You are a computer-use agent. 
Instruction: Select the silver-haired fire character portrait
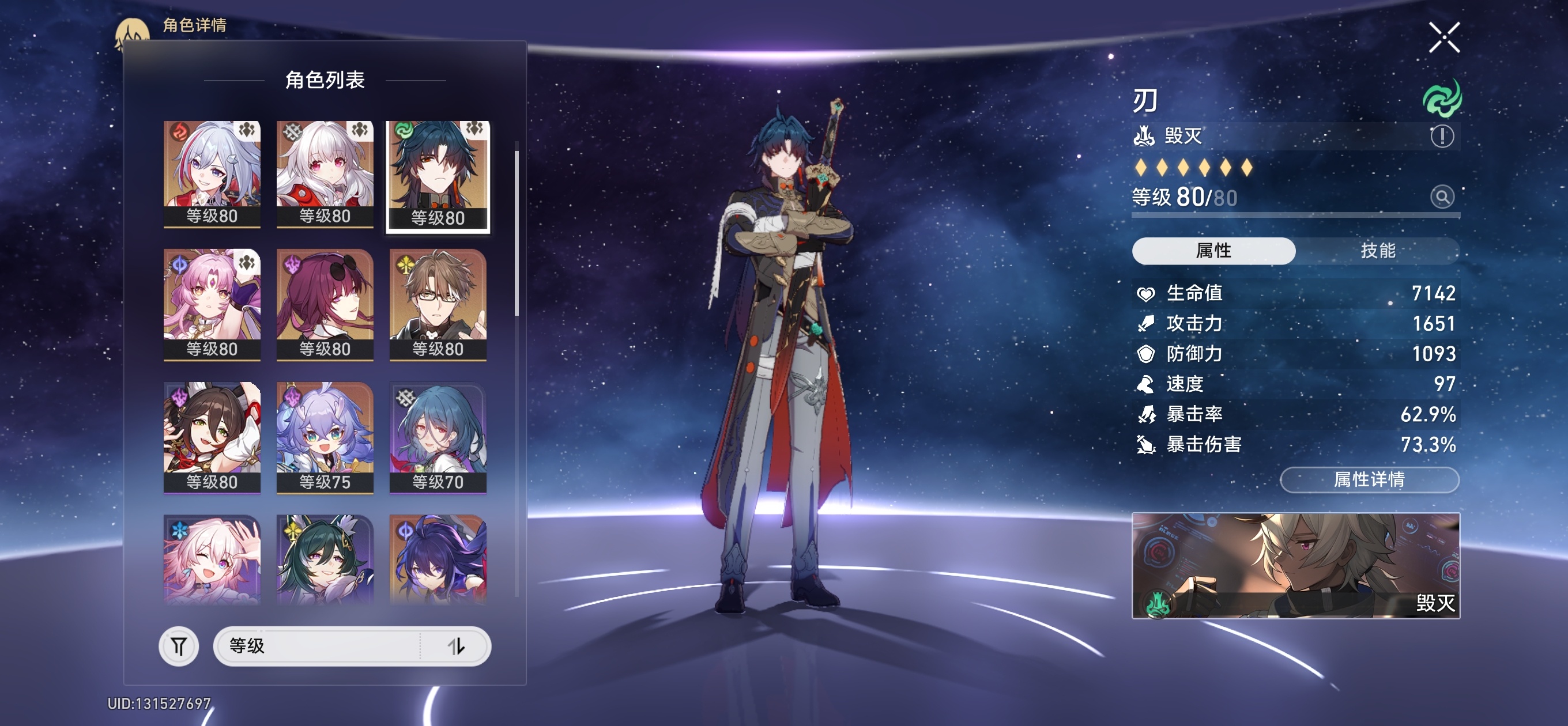[x=212, y=173]
